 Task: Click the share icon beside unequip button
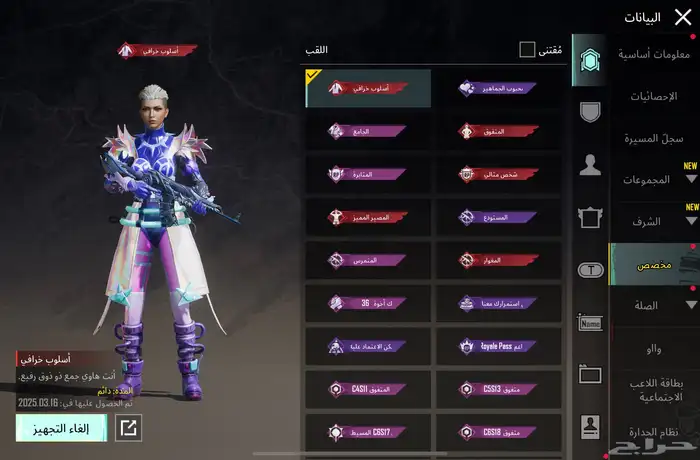tap(128, 428)
